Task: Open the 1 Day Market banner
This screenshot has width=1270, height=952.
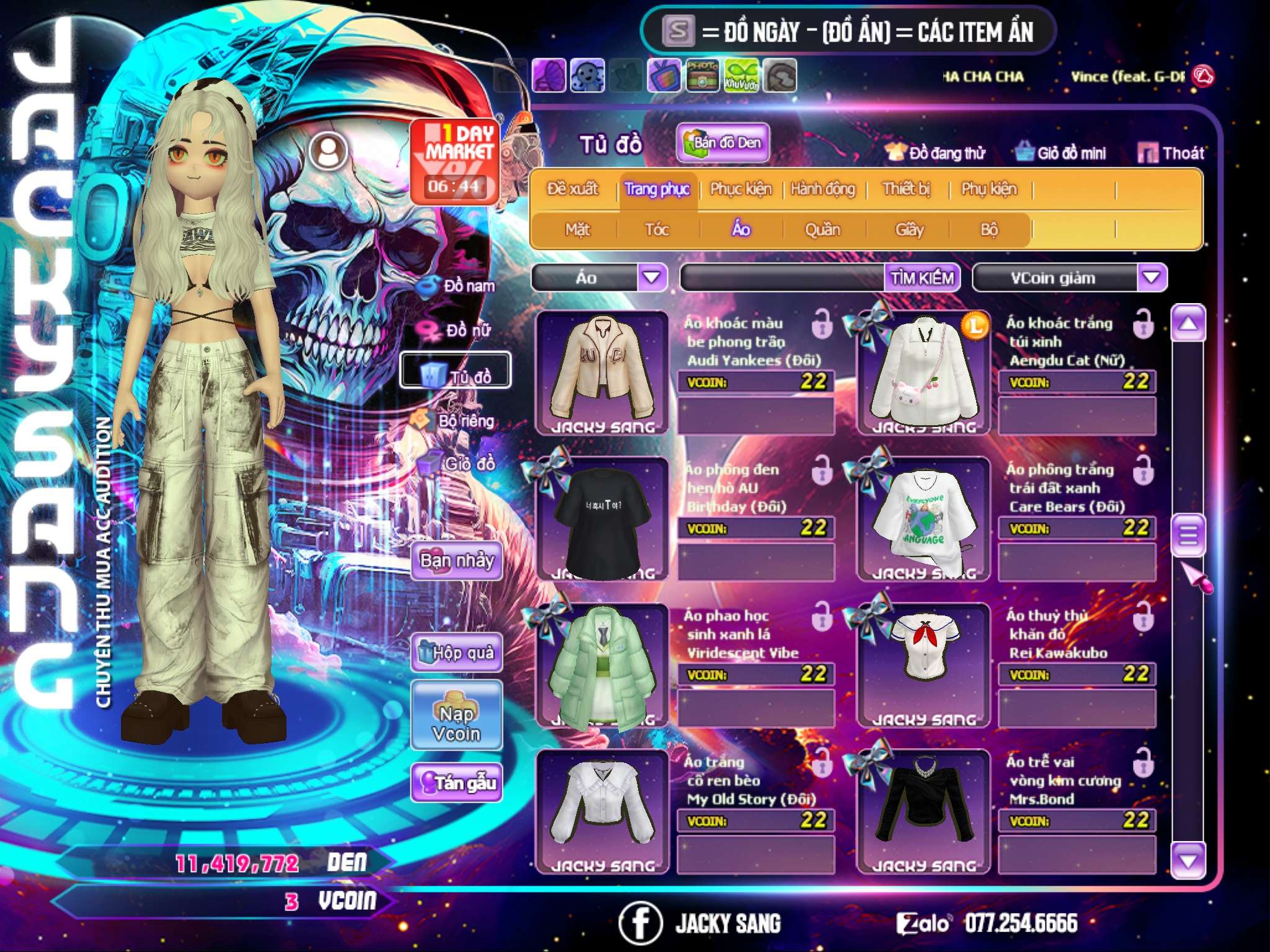Action: (456, 161)
